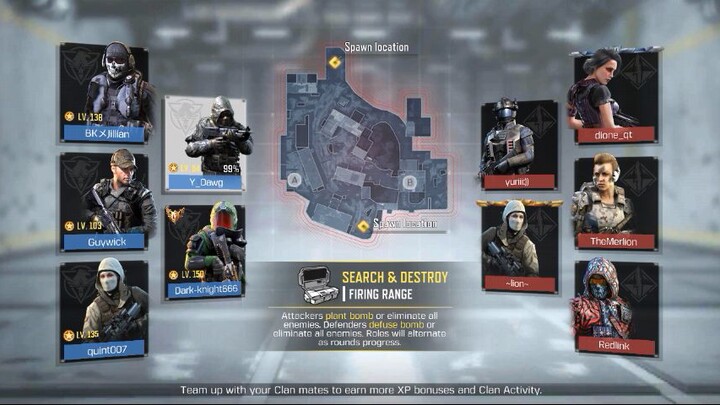Open the Redlink player card
This screenshot has height=405, width=720.
614,308
